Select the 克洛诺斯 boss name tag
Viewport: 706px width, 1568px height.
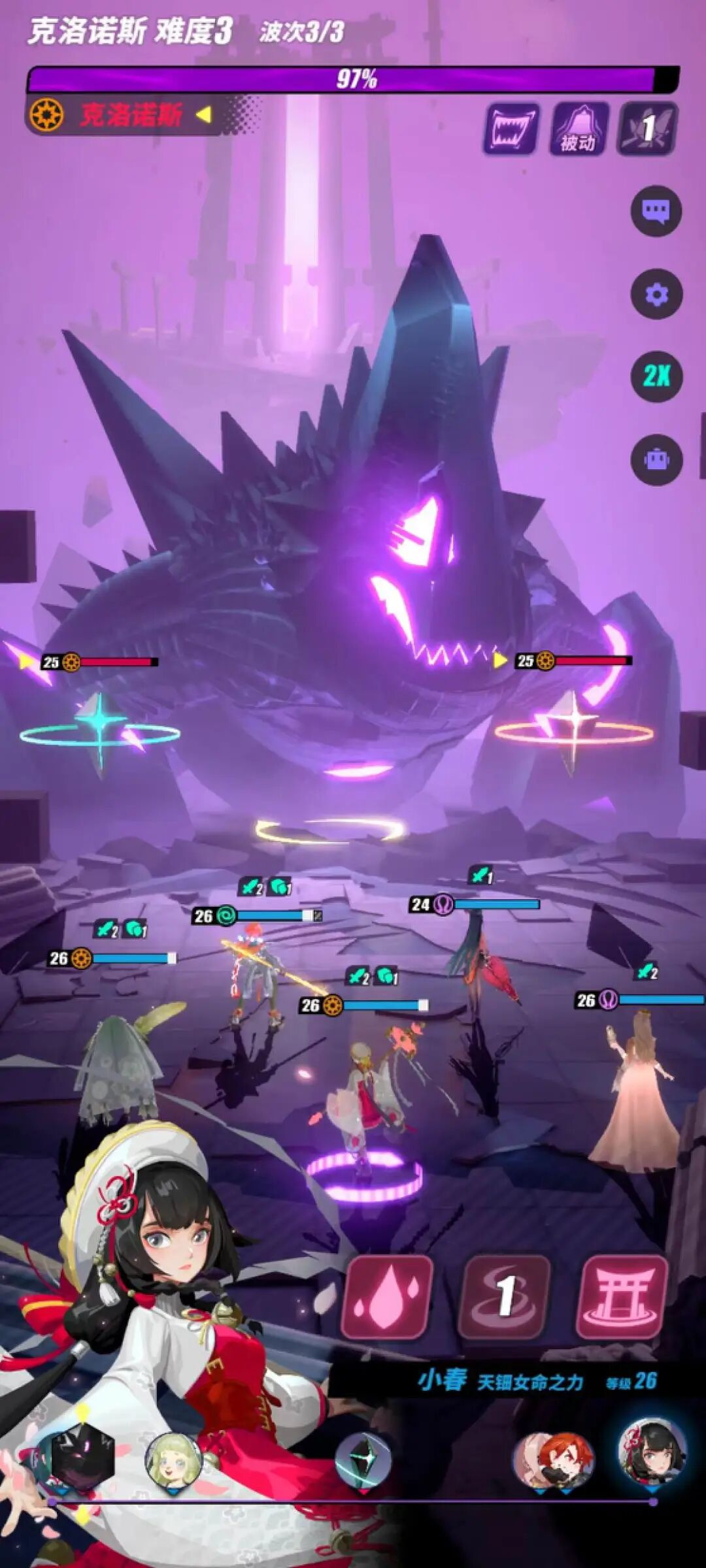(x=131, y=116)
